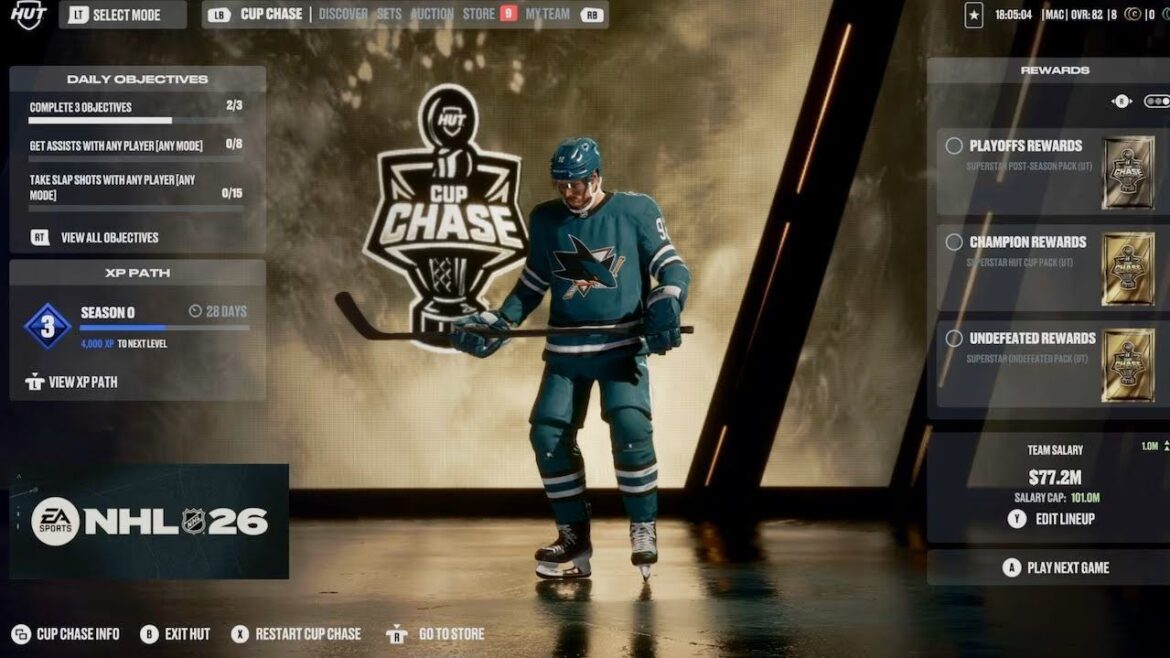
Task: Open the Discover tab
Action: coord(343,15)
